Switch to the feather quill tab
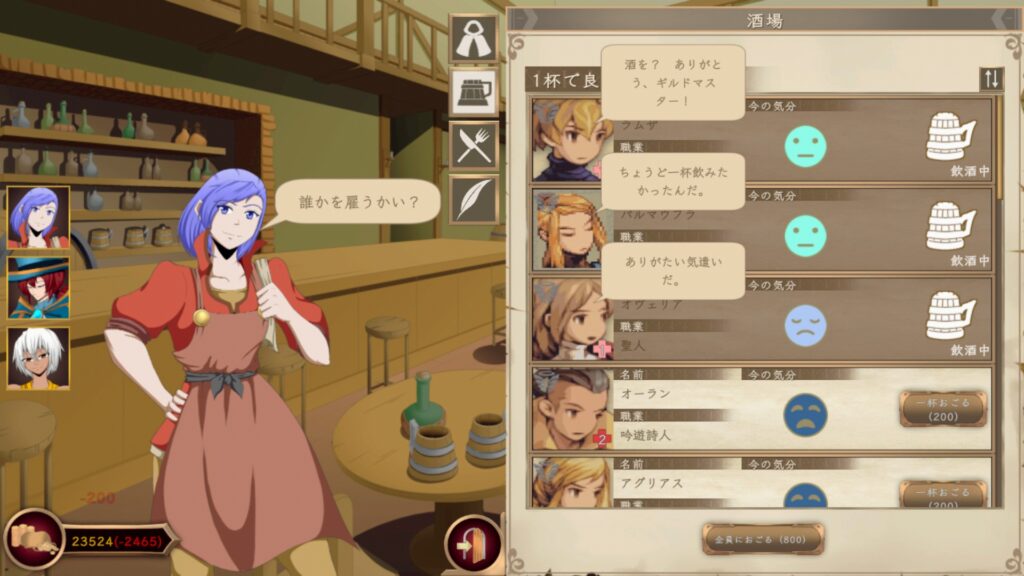 [473, 198]
